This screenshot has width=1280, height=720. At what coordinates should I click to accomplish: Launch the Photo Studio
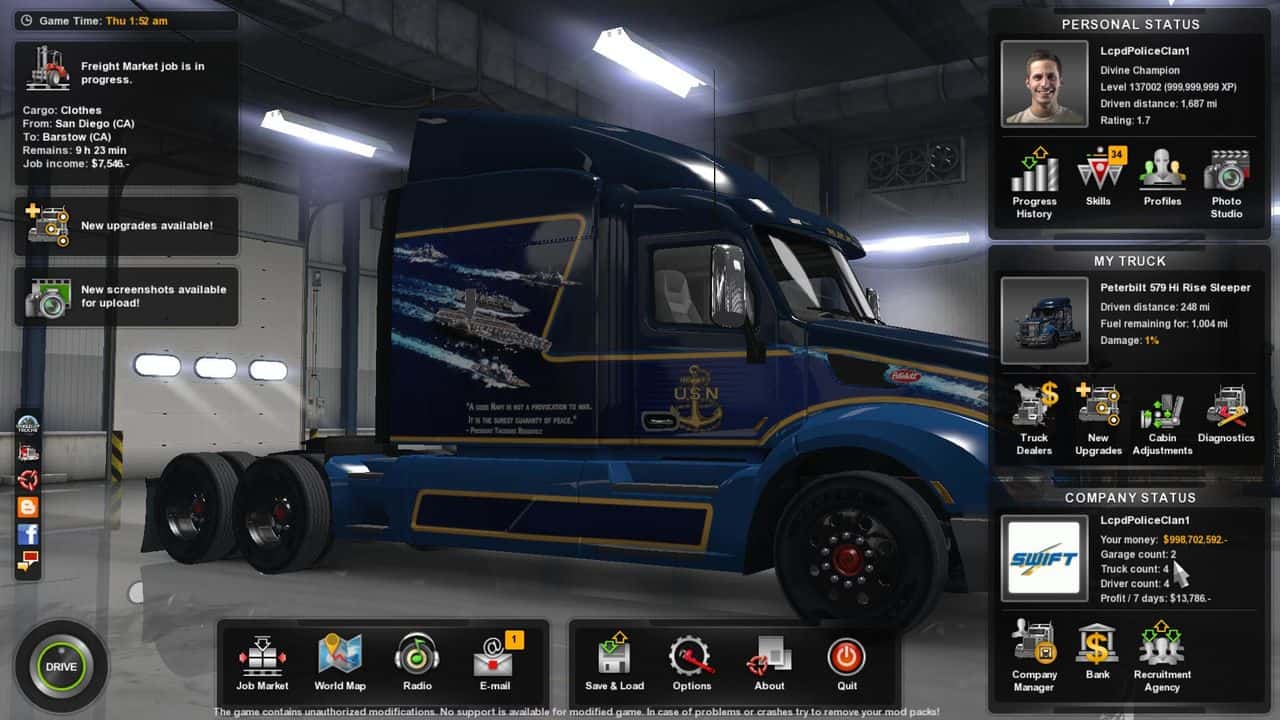point(1226,181)
